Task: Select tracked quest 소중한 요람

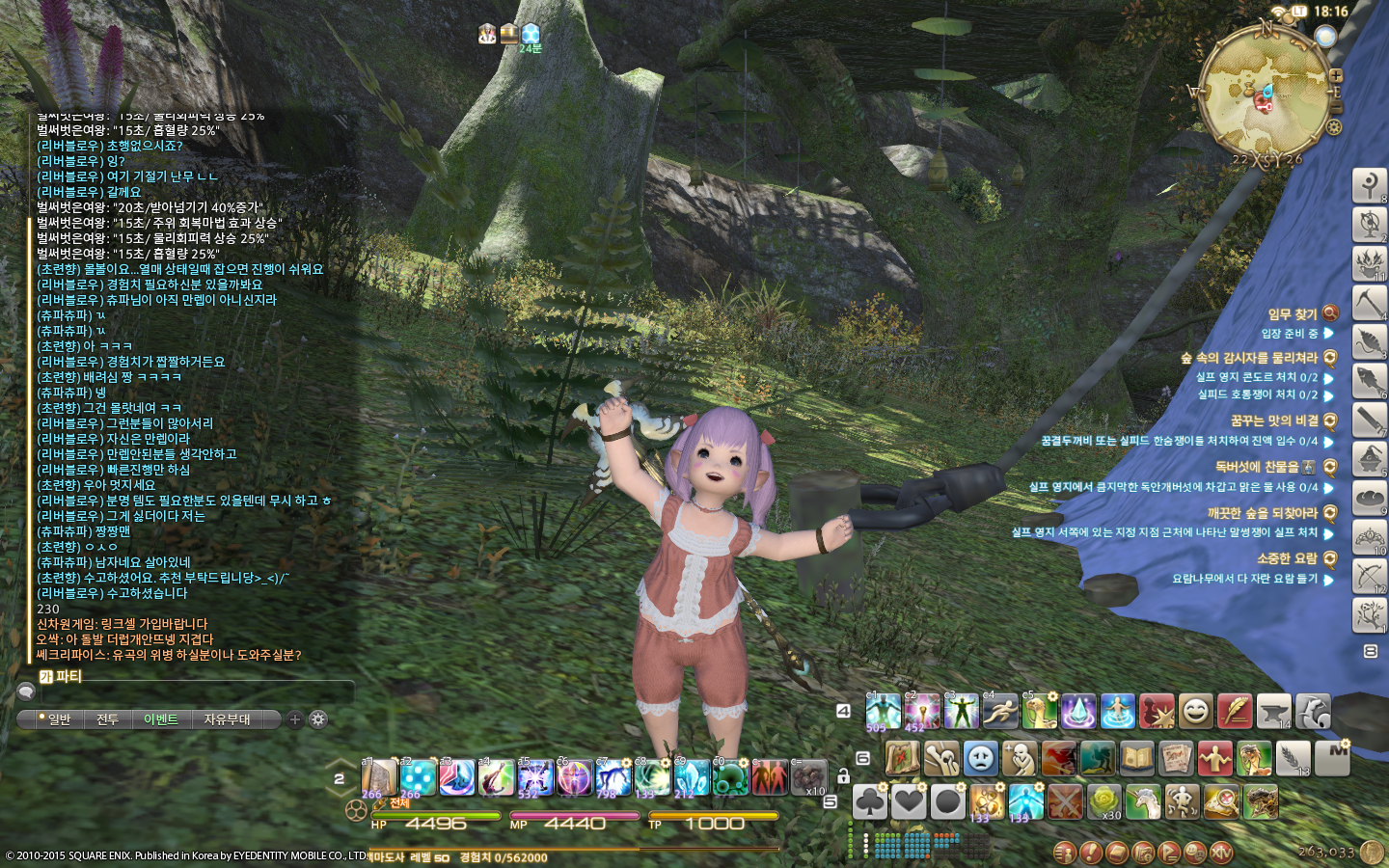Action: pyautogui.click(x=1287, y=558)
